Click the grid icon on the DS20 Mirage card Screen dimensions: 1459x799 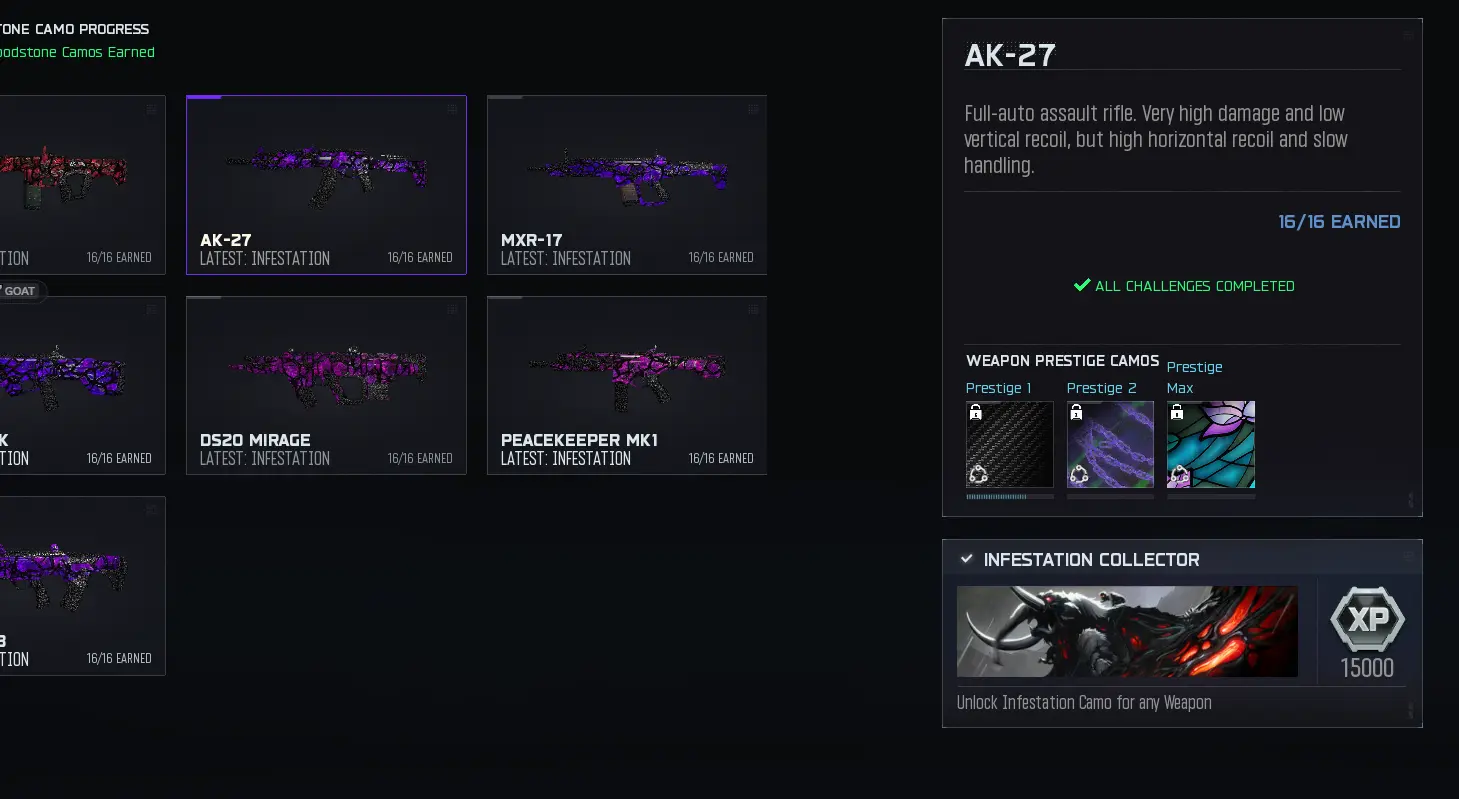(452, 310)
